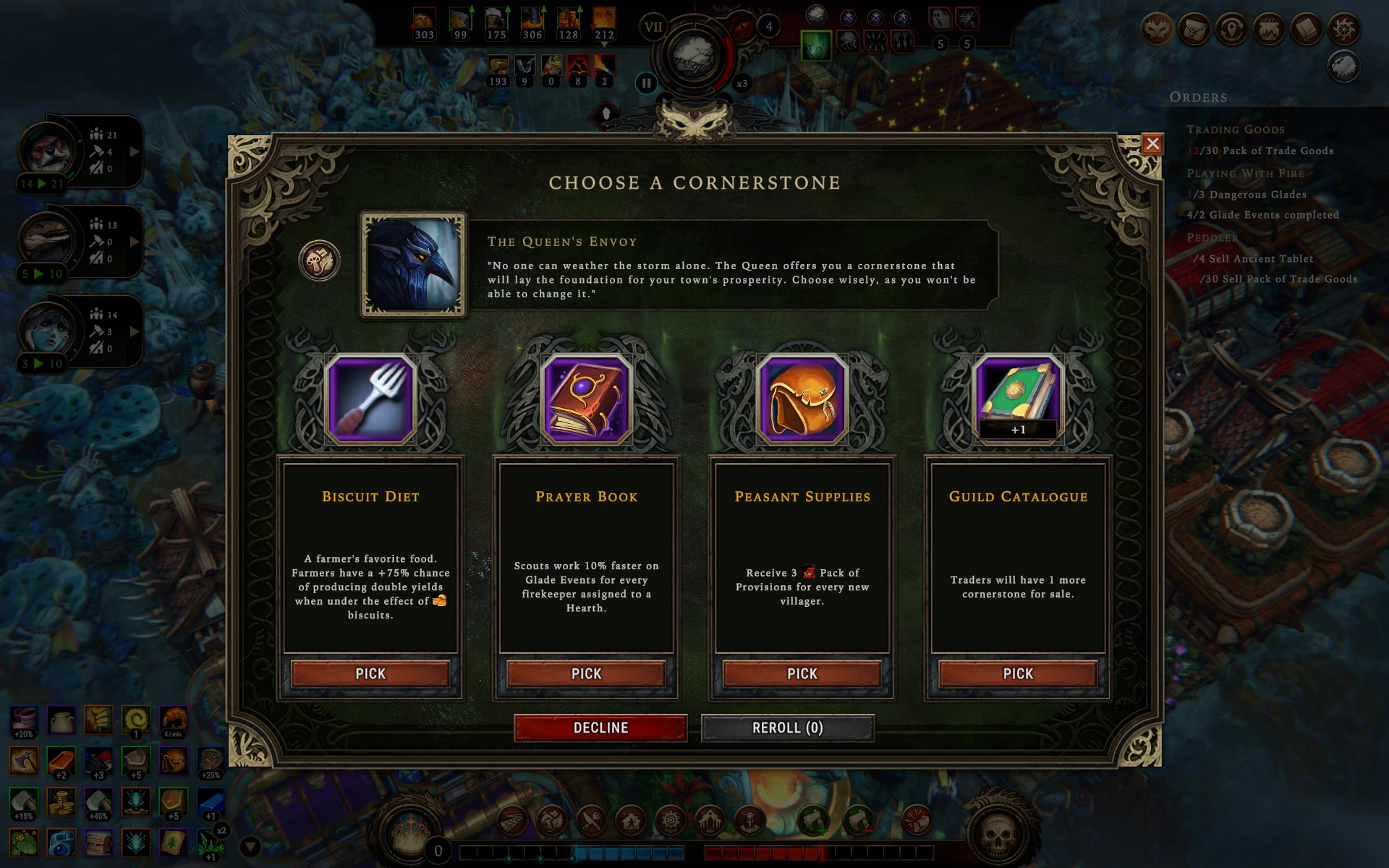Open the gear settings icon at top right
1389x868 pixels.
point(1344,30)
